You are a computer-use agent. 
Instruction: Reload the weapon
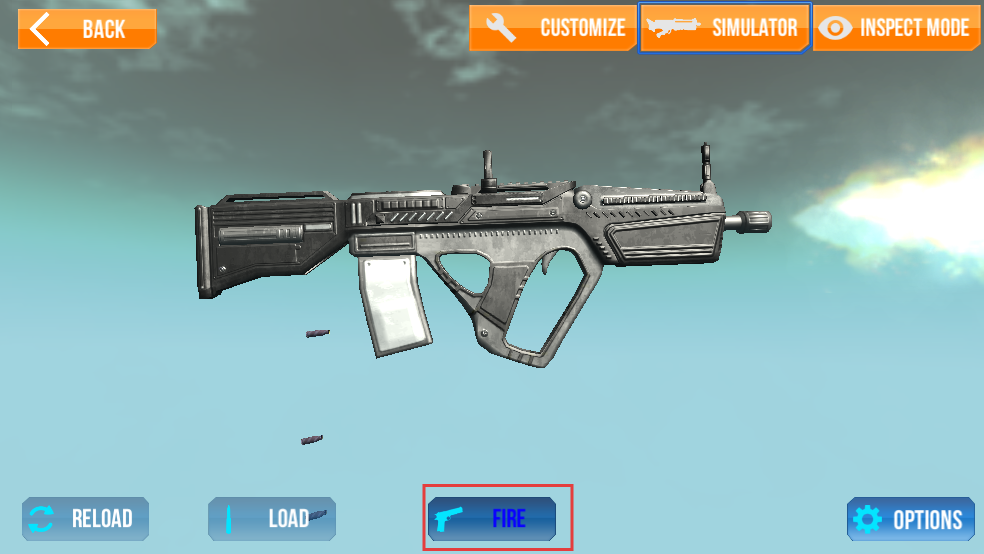tap(85, 519)
